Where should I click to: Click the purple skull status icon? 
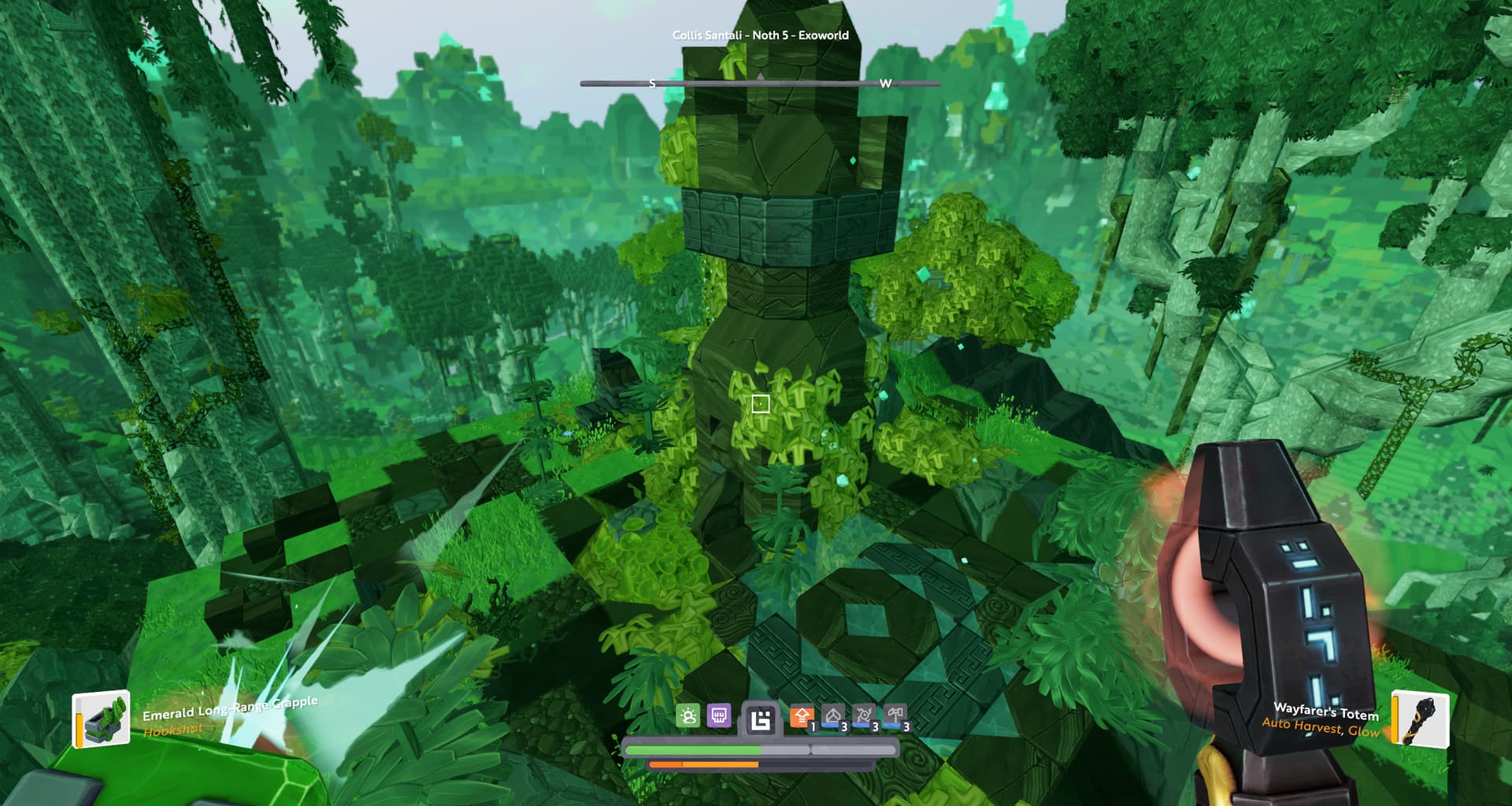tap(719, 716)
